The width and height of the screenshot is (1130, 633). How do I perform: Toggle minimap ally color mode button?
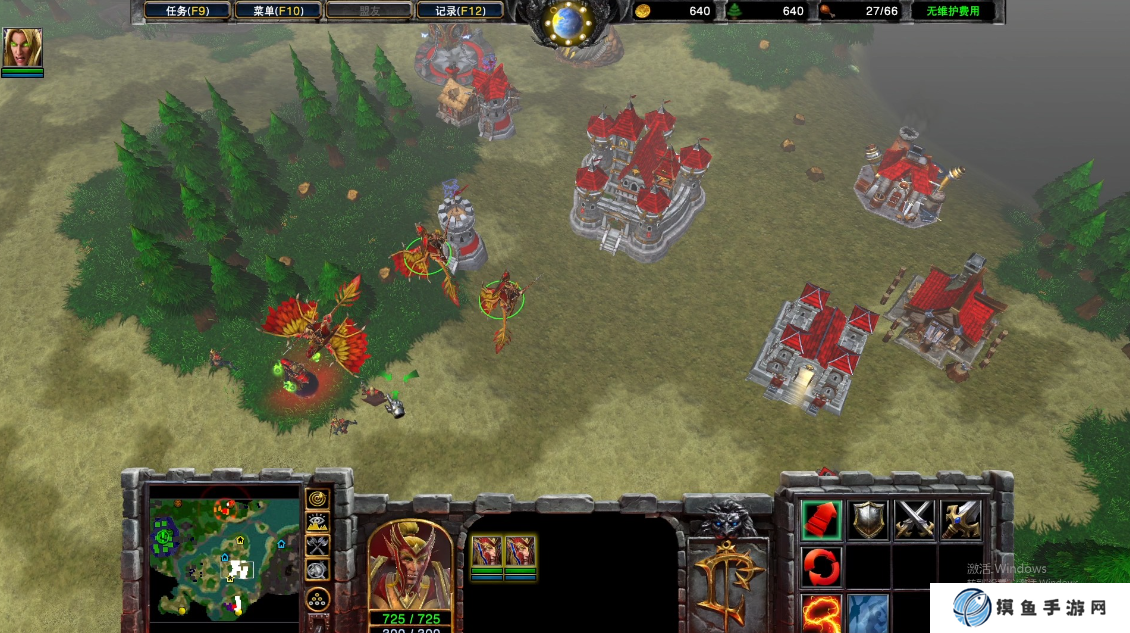tap(318, 546)
